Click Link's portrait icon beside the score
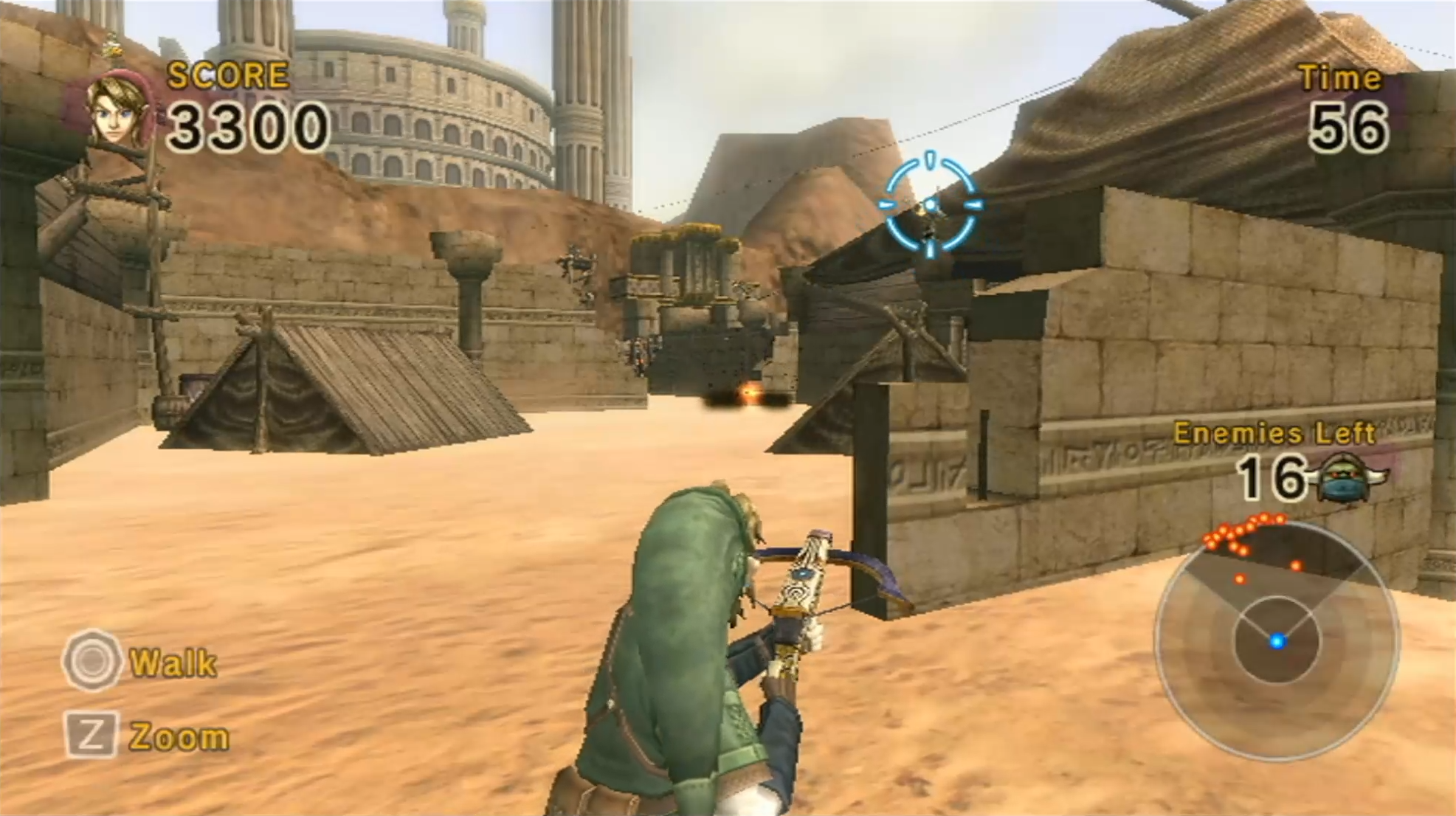 [118, 111]
